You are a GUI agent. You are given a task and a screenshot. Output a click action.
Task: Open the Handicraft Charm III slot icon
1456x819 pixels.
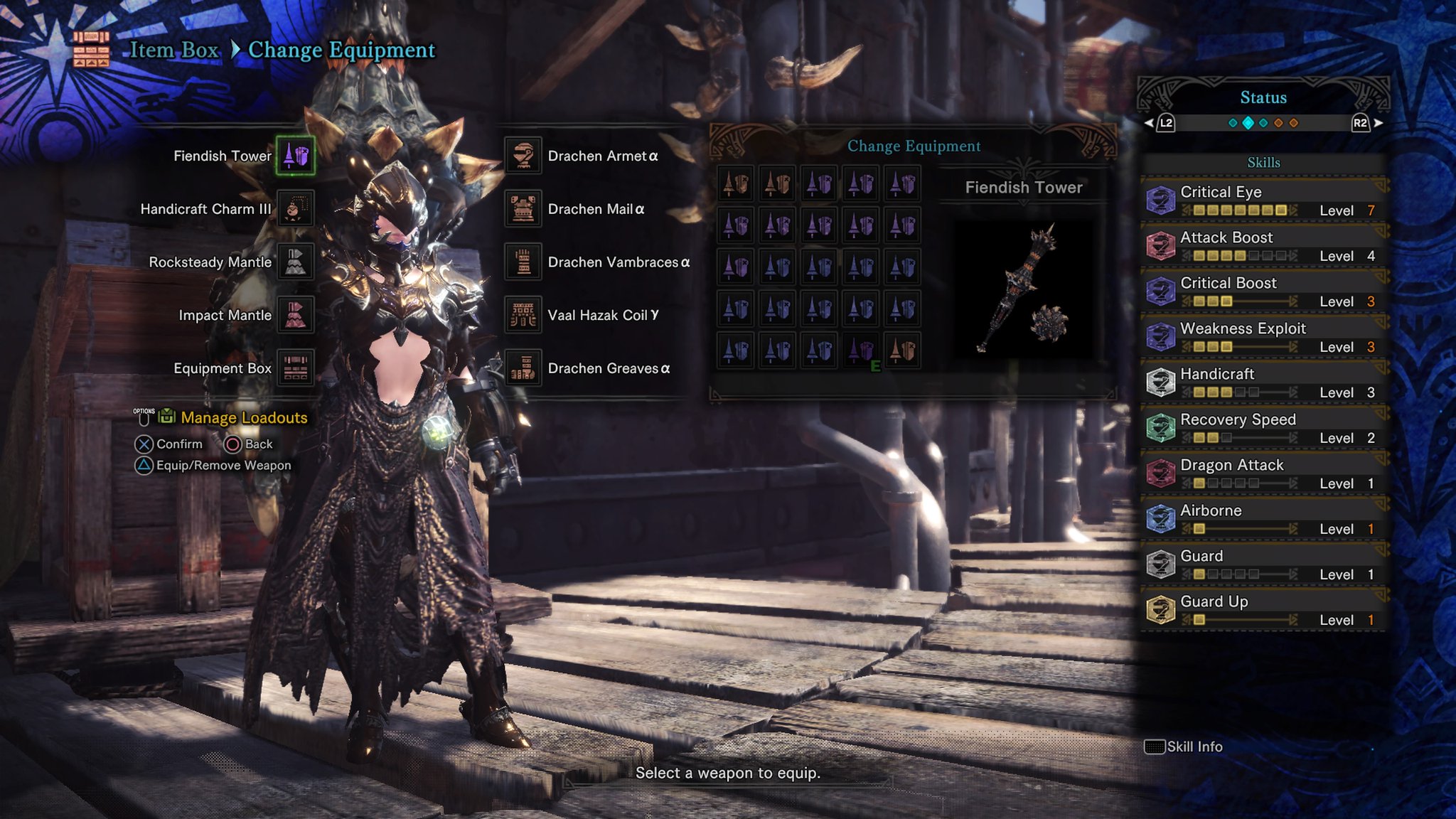(294, 208)
